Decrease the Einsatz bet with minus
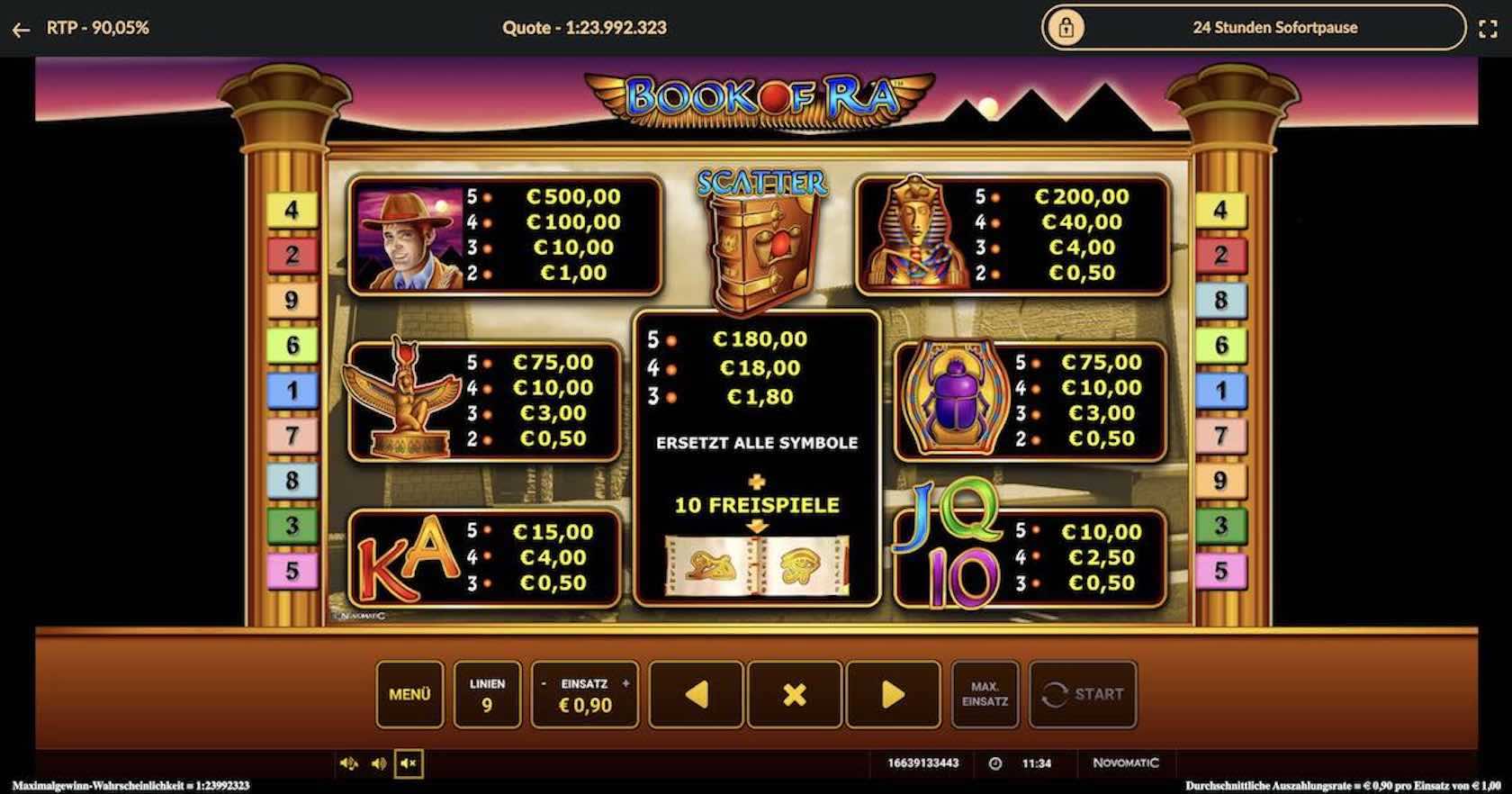The image size is (1512, 794). pos(544,684)
